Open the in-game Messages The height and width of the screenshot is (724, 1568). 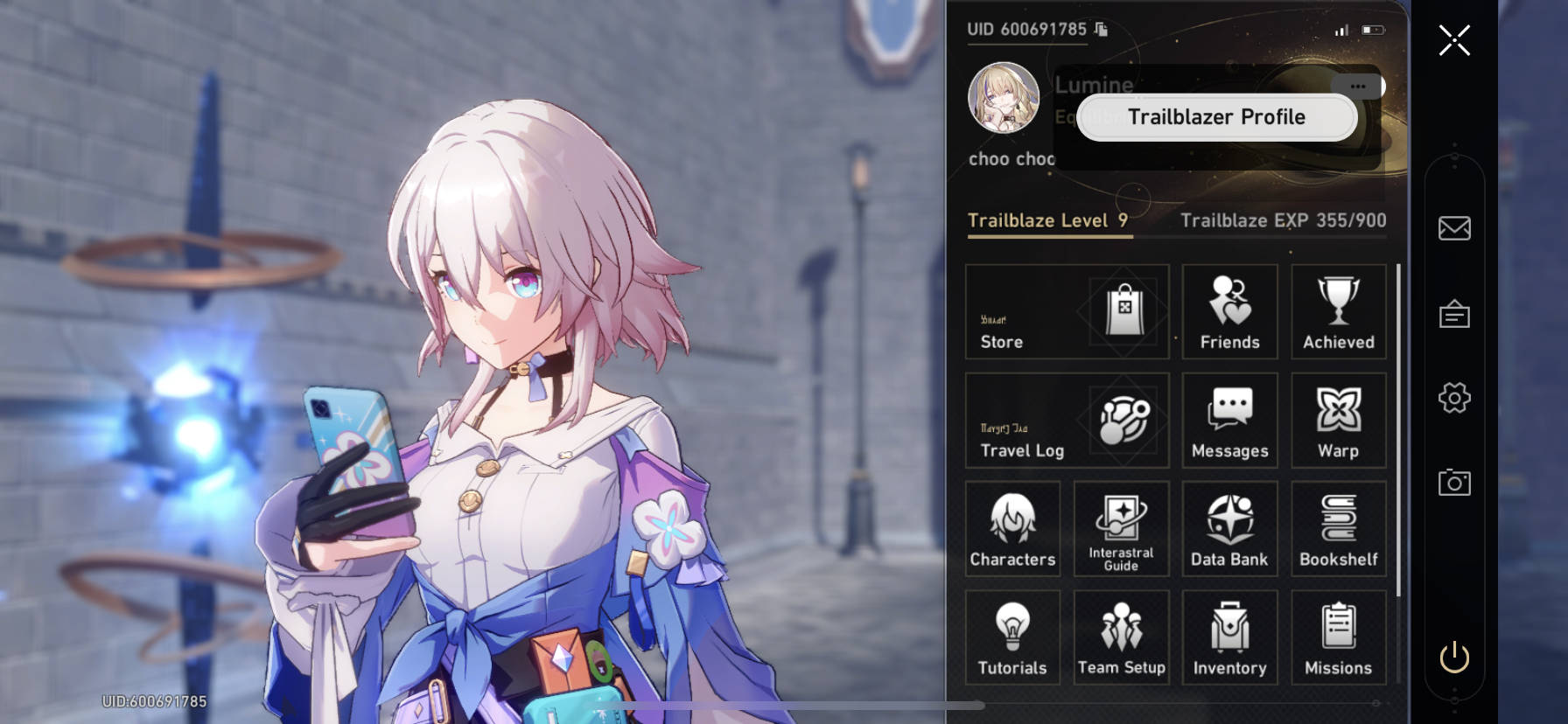click(x=1229, y=421)
